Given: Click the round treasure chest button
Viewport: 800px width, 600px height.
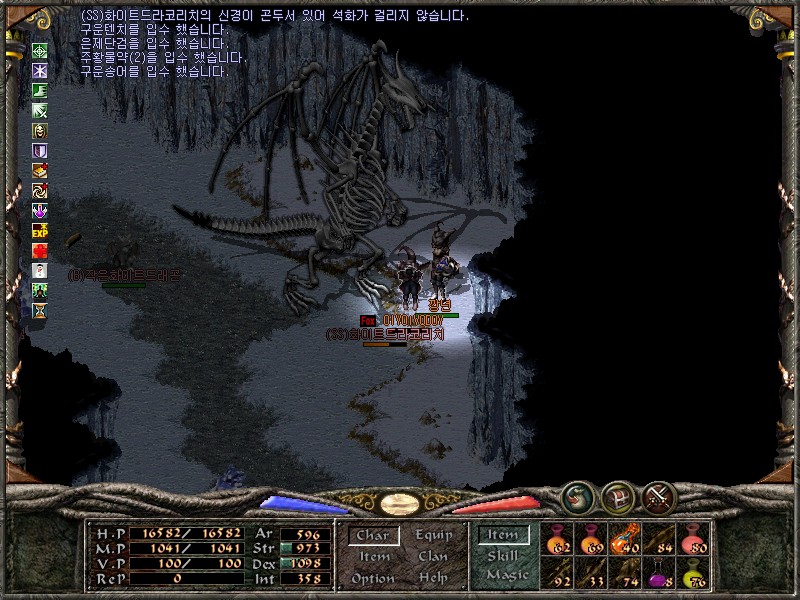Looking at the screenshot, I should (617, 496).
